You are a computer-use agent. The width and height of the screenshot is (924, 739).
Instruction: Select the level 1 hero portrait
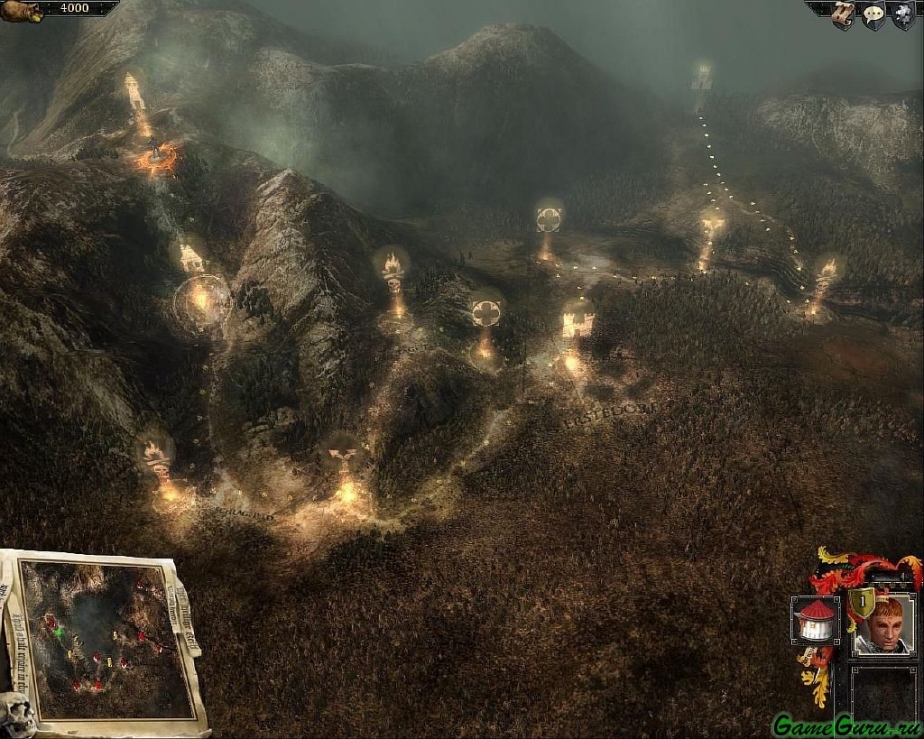(x=883, y=625)
